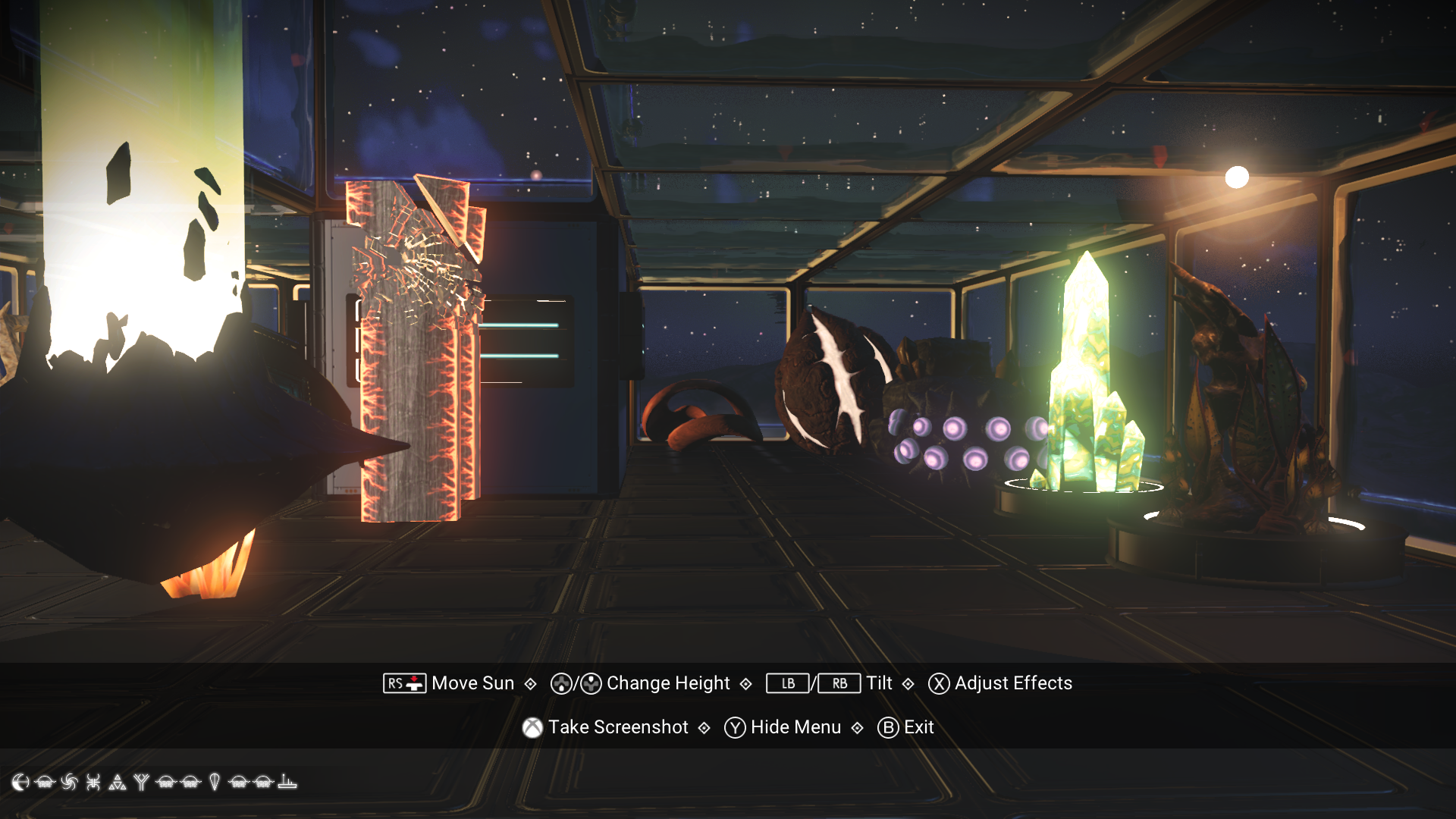The width and height of the screenshot is (1456, 819).
Task: Select the eclipse portal glyph
Action: [x=20, y=781]
